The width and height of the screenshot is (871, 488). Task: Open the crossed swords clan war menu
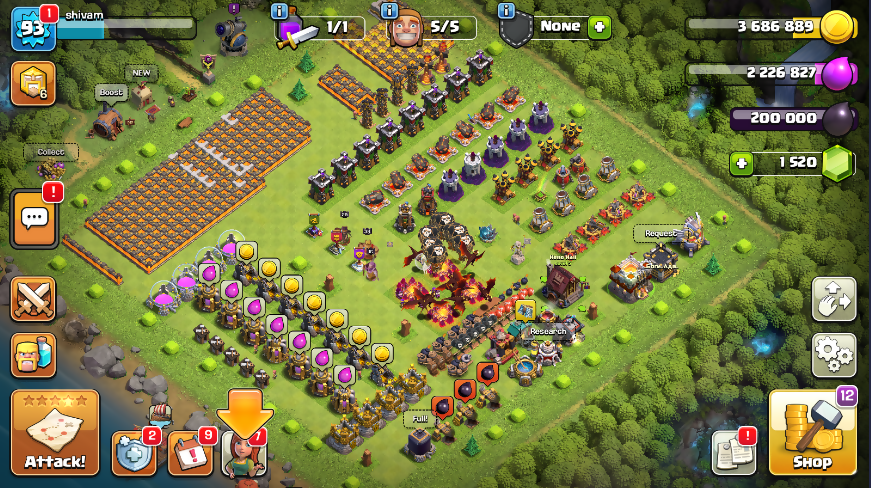coord(32,299)
